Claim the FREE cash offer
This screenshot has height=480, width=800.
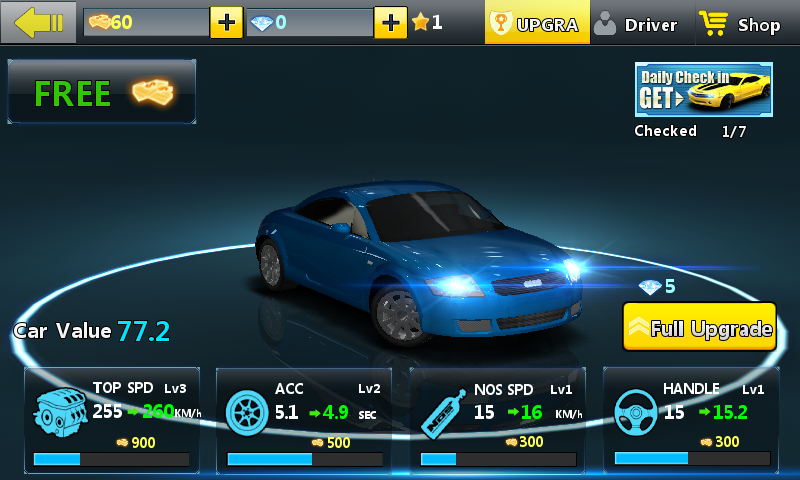[x=102, y=93]
